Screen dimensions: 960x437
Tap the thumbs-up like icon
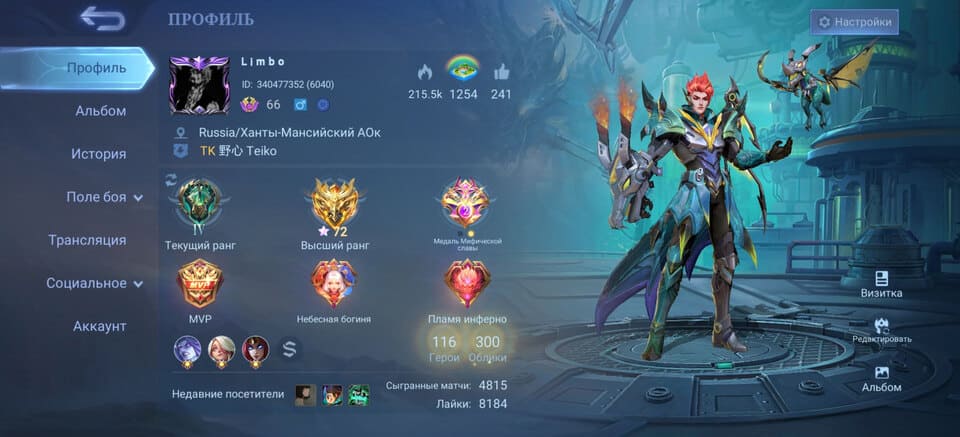coord(501,72)
